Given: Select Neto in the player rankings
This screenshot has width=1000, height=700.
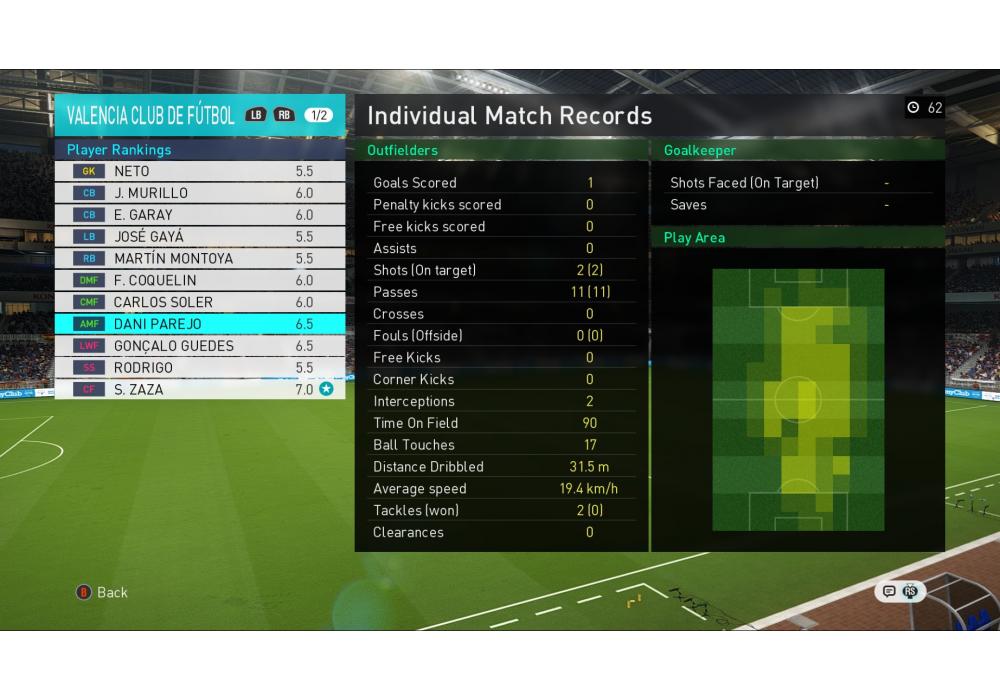Looking at the screenshot, I should pyautogui.click(x=199, y=171).
